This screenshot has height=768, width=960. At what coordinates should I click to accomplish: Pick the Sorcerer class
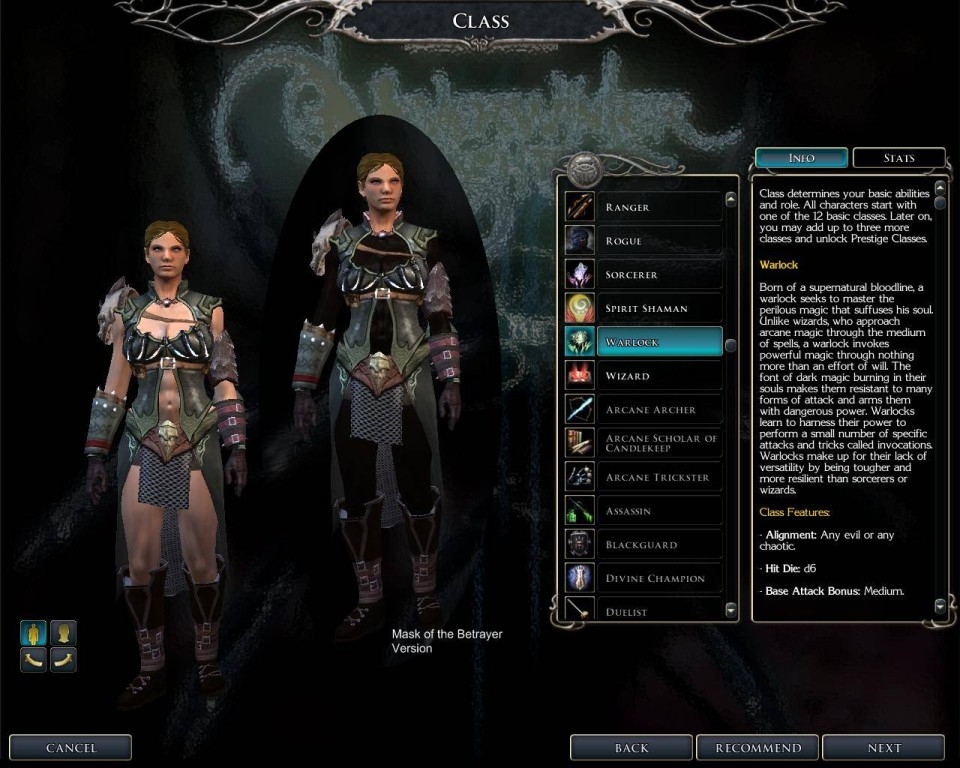tap(643, 275)
